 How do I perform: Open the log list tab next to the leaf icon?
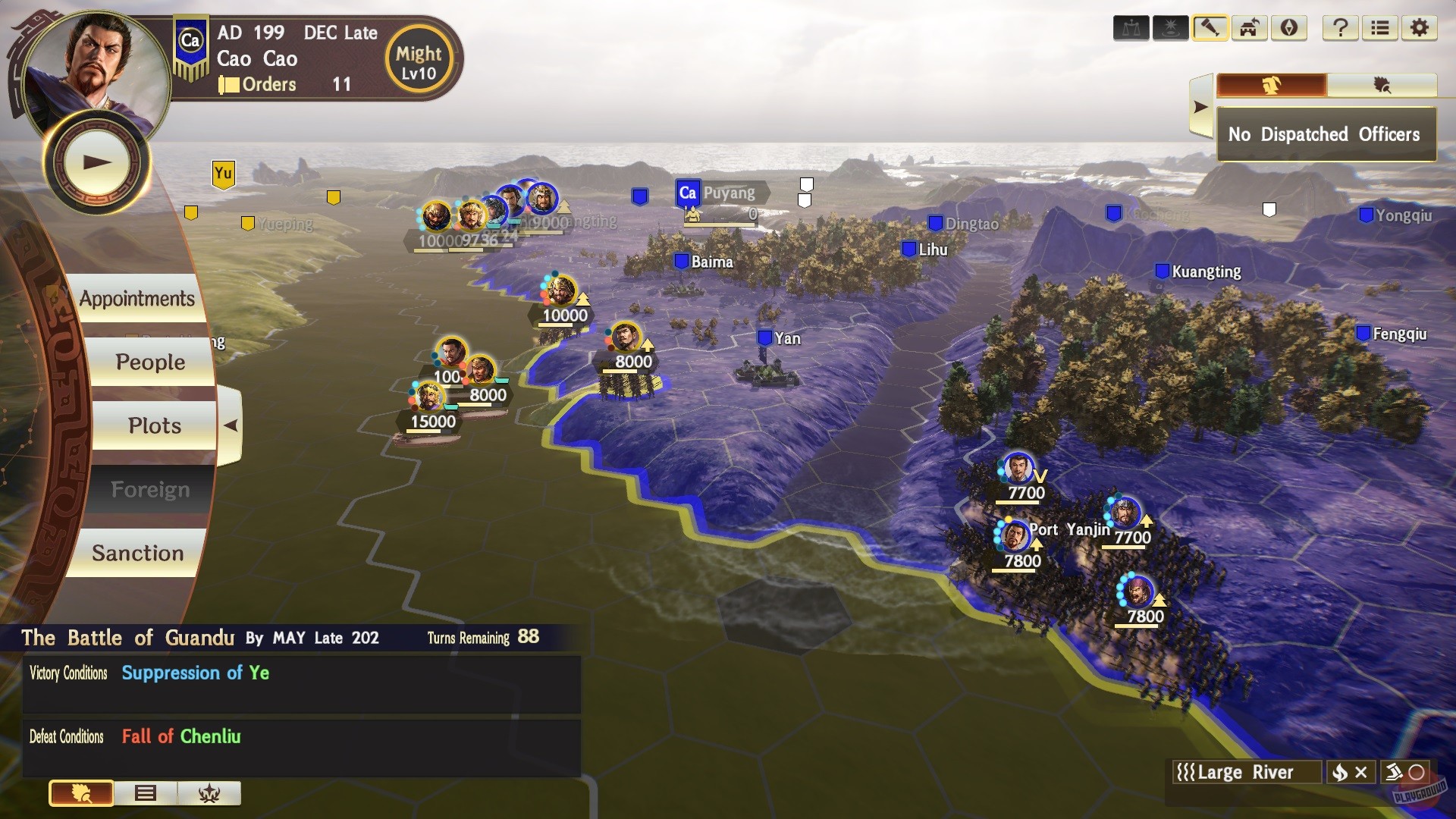[x=146, y=794]
